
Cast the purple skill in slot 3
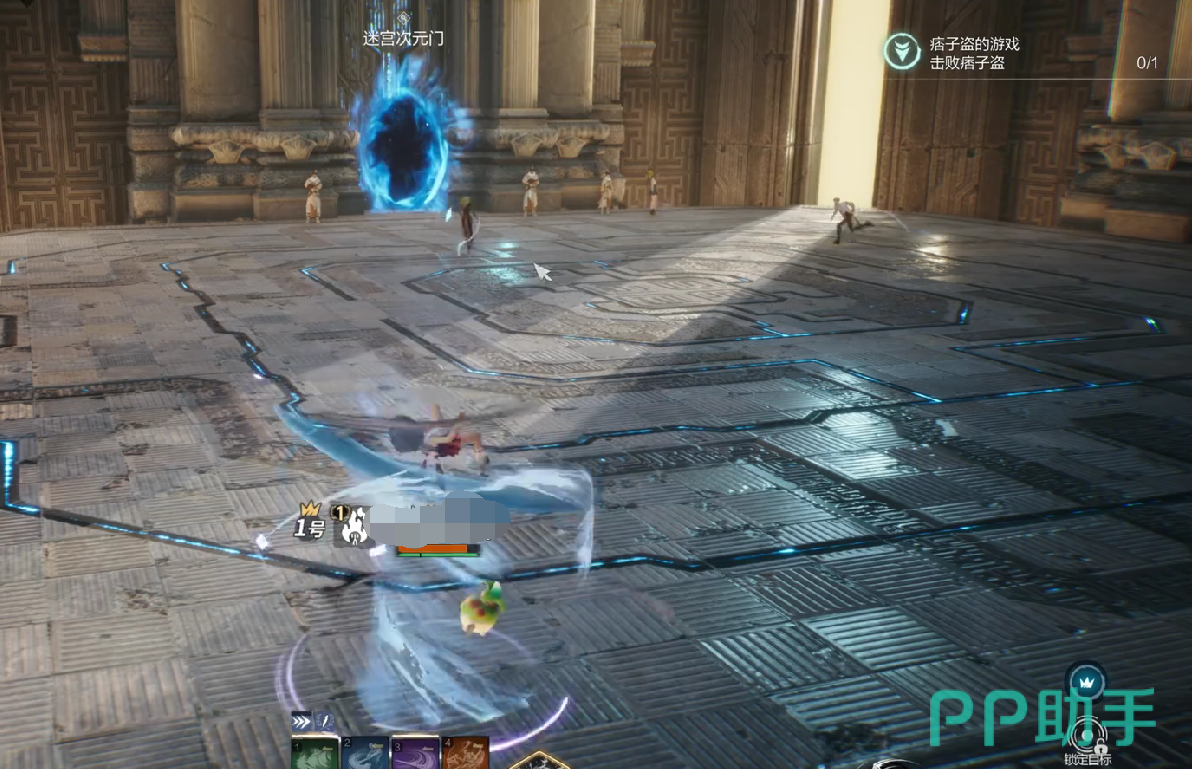coord(416,753)
